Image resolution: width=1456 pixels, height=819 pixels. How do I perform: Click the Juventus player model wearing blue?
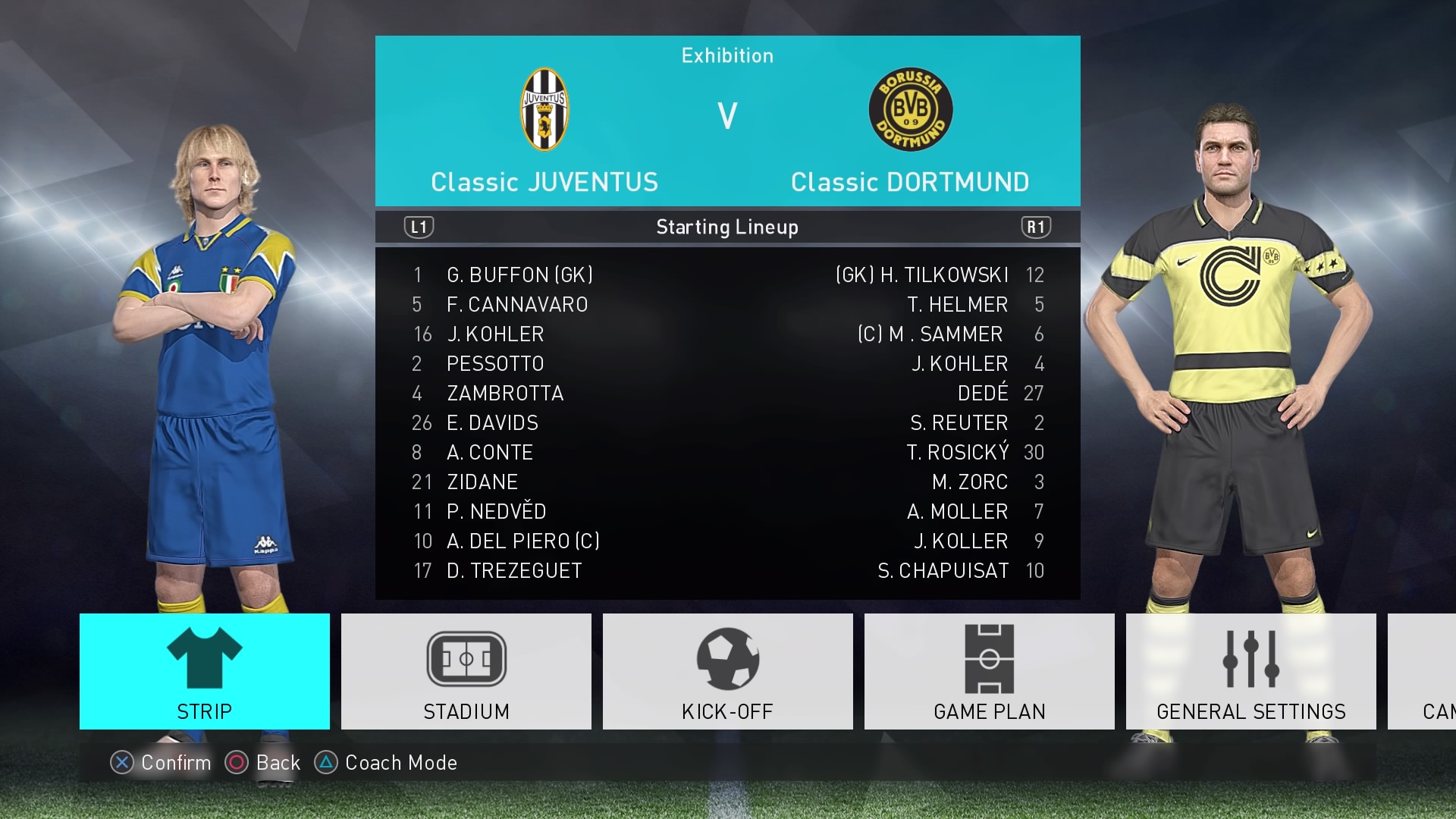click(x=212, y=341)
